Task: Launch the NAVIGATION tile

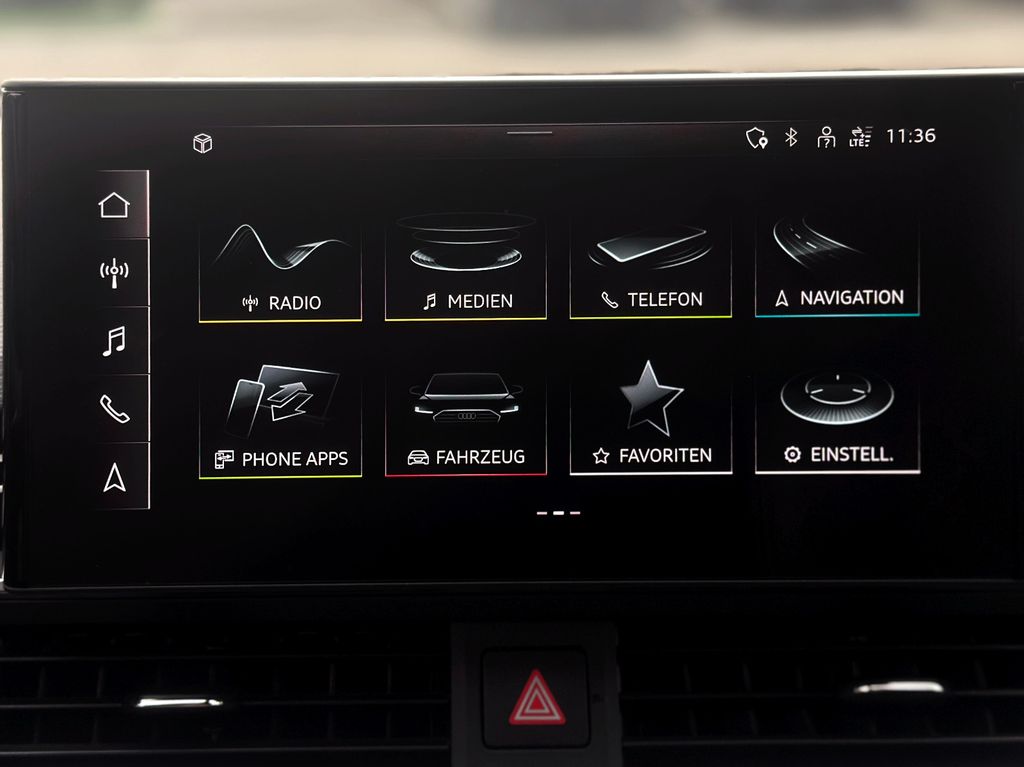Action: 837,265
